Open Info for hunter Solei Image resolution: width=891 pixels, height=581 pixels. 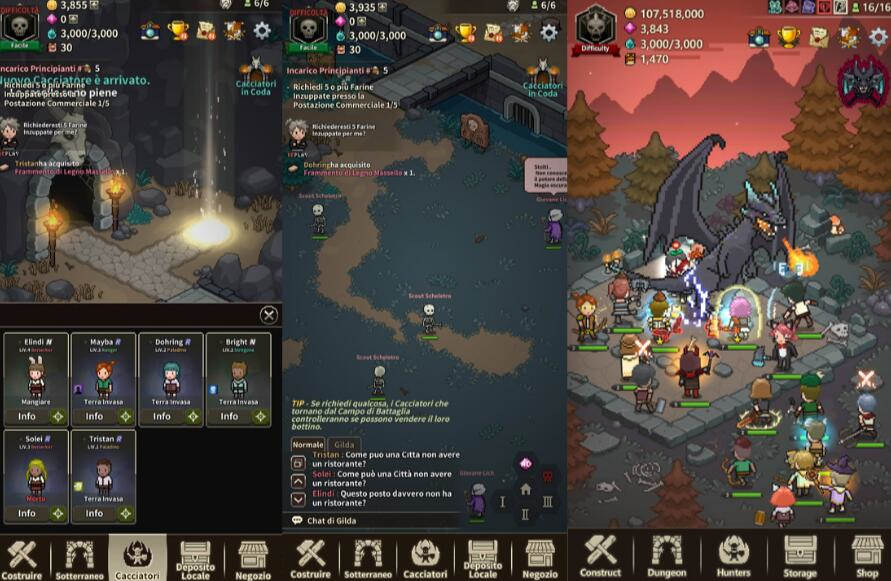tap(27, 513)
